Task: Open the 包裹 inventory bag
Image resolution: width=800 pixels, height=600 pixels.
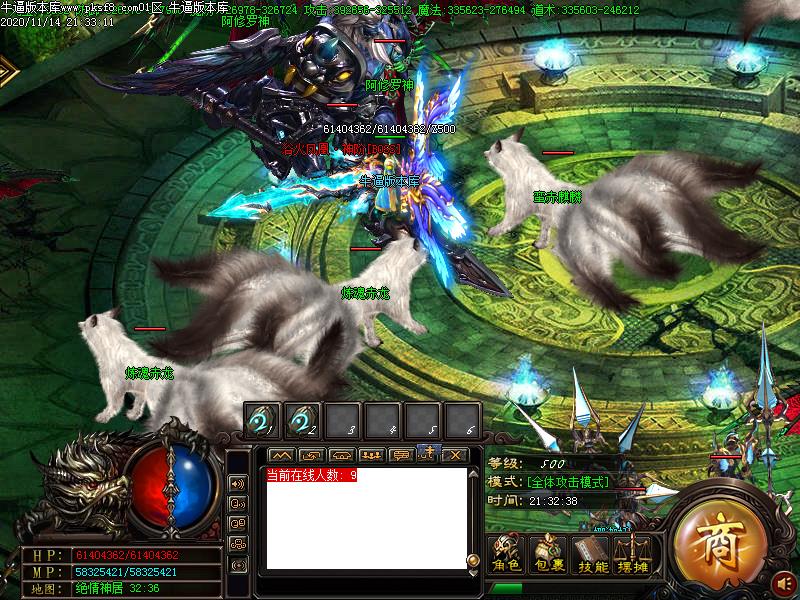Action: [547, 555]
